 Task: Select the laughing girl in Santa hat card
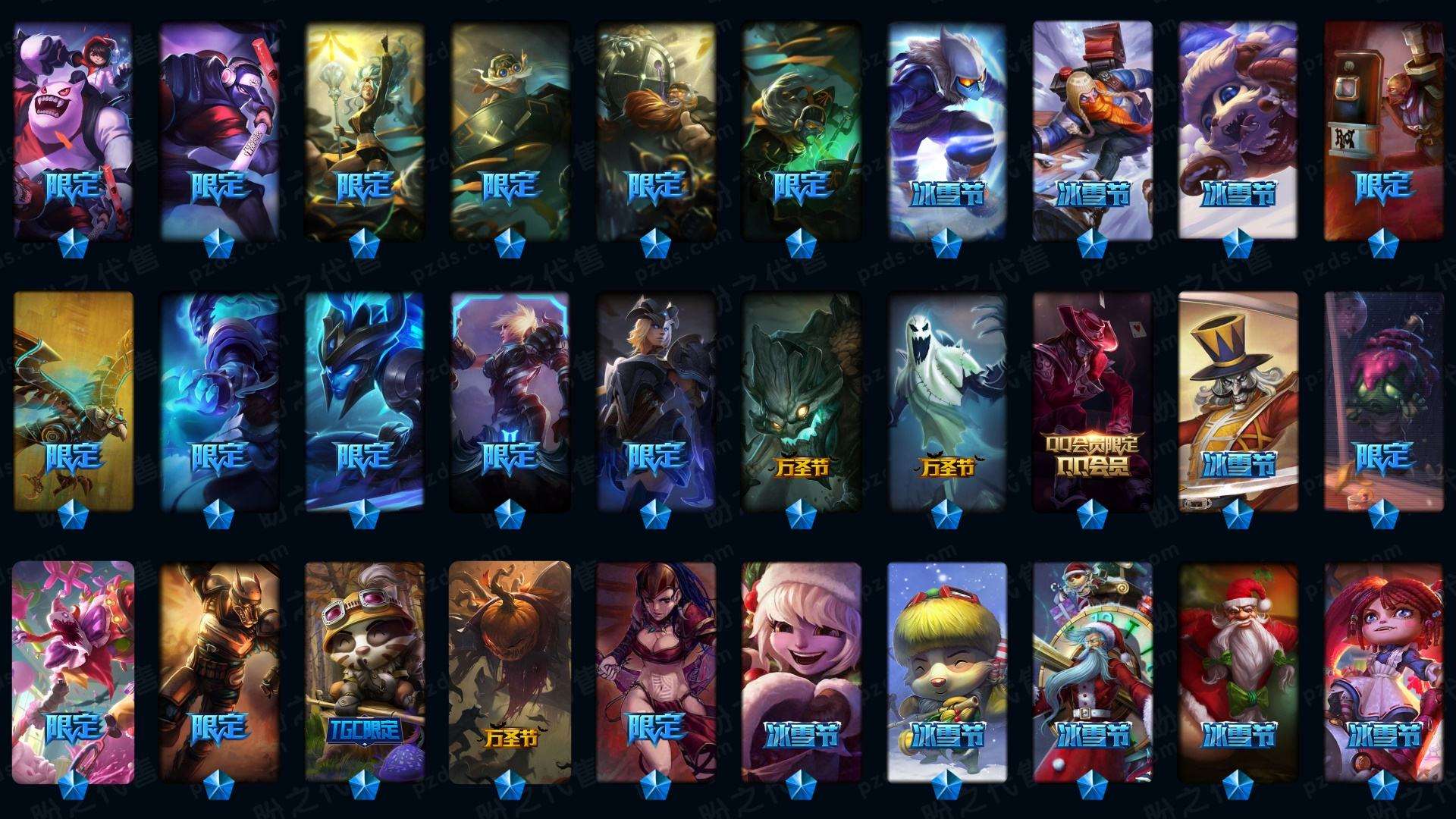click(801, 671)
